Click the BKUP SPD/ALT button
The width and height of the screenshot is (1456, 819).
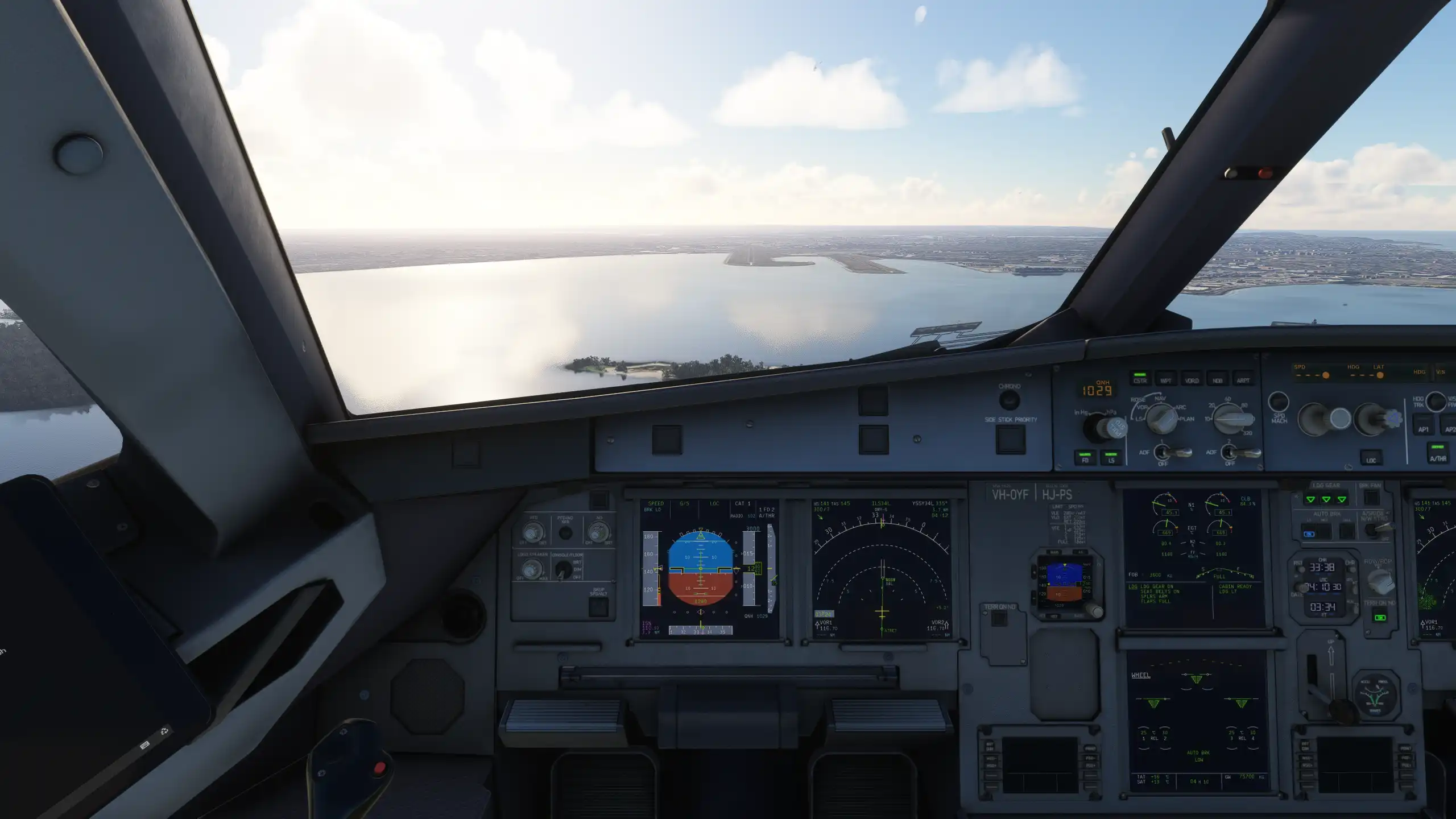[x=598, y=607]
